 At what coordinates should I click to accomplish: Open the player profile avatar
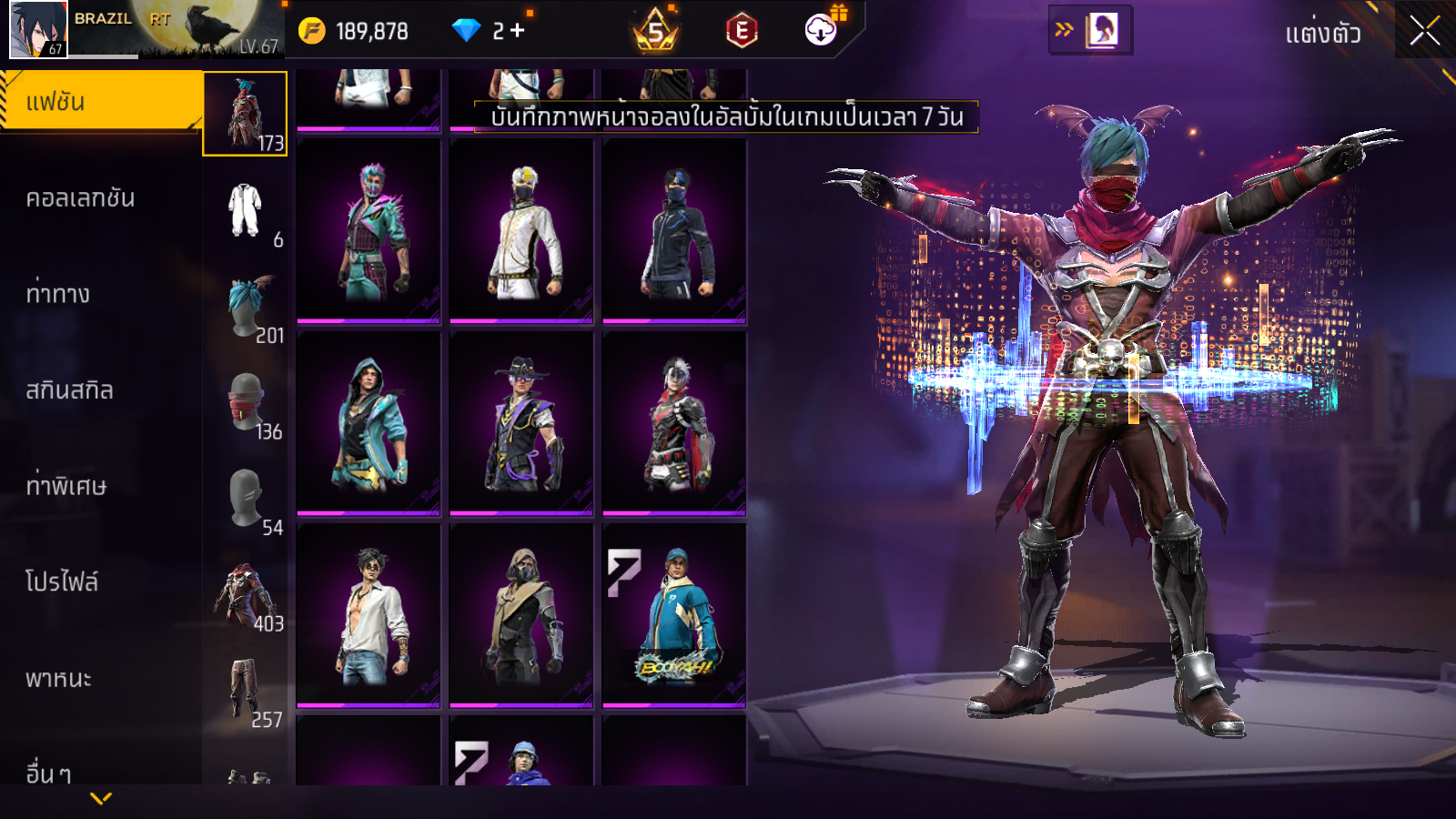(x=38, y=30)
